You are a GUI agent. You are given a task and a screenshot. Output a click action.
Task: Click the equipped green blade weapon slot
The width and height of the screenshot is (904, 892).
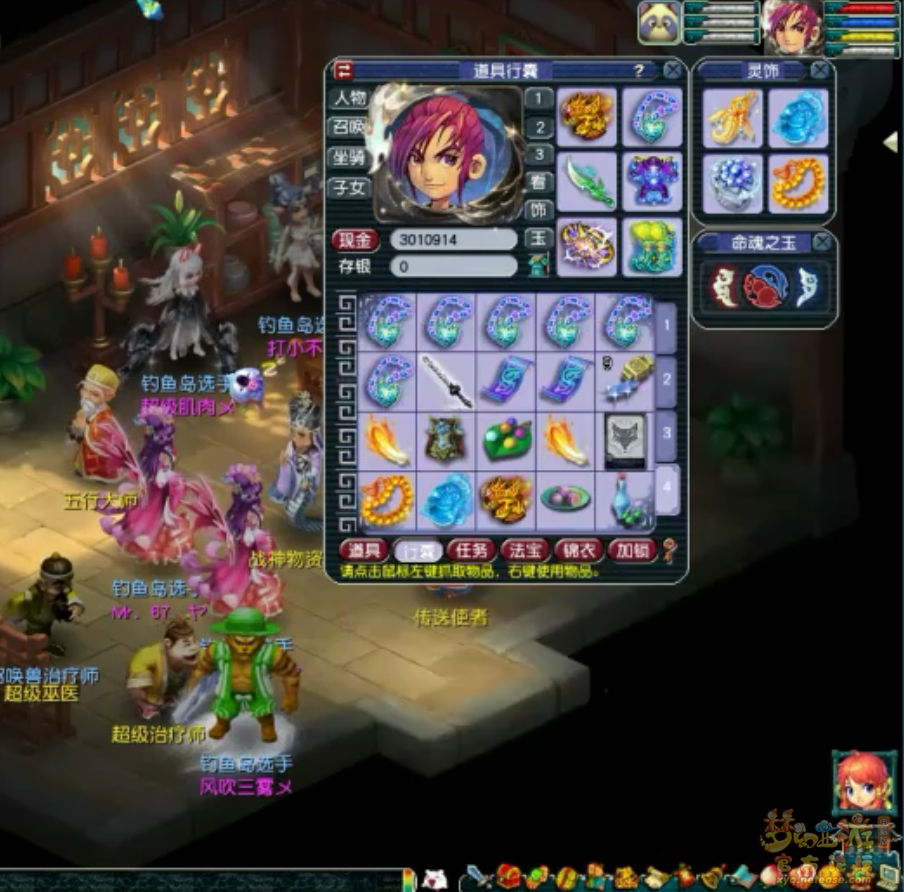pyautogui.click(x=586, y=181)
